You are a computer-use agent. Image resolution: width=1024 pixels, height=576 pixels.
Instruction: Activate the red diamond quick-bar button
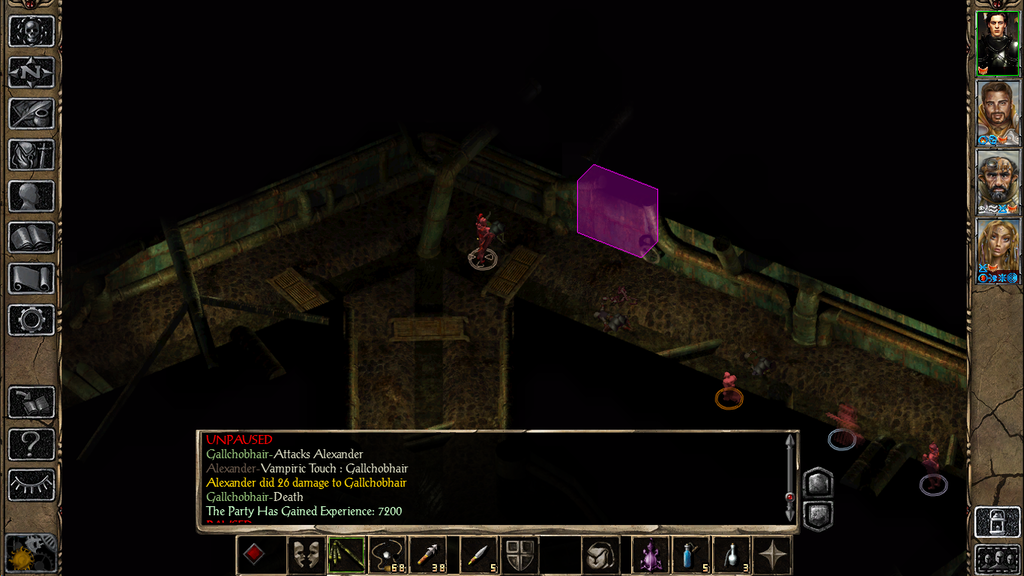[x=256, y=555]
